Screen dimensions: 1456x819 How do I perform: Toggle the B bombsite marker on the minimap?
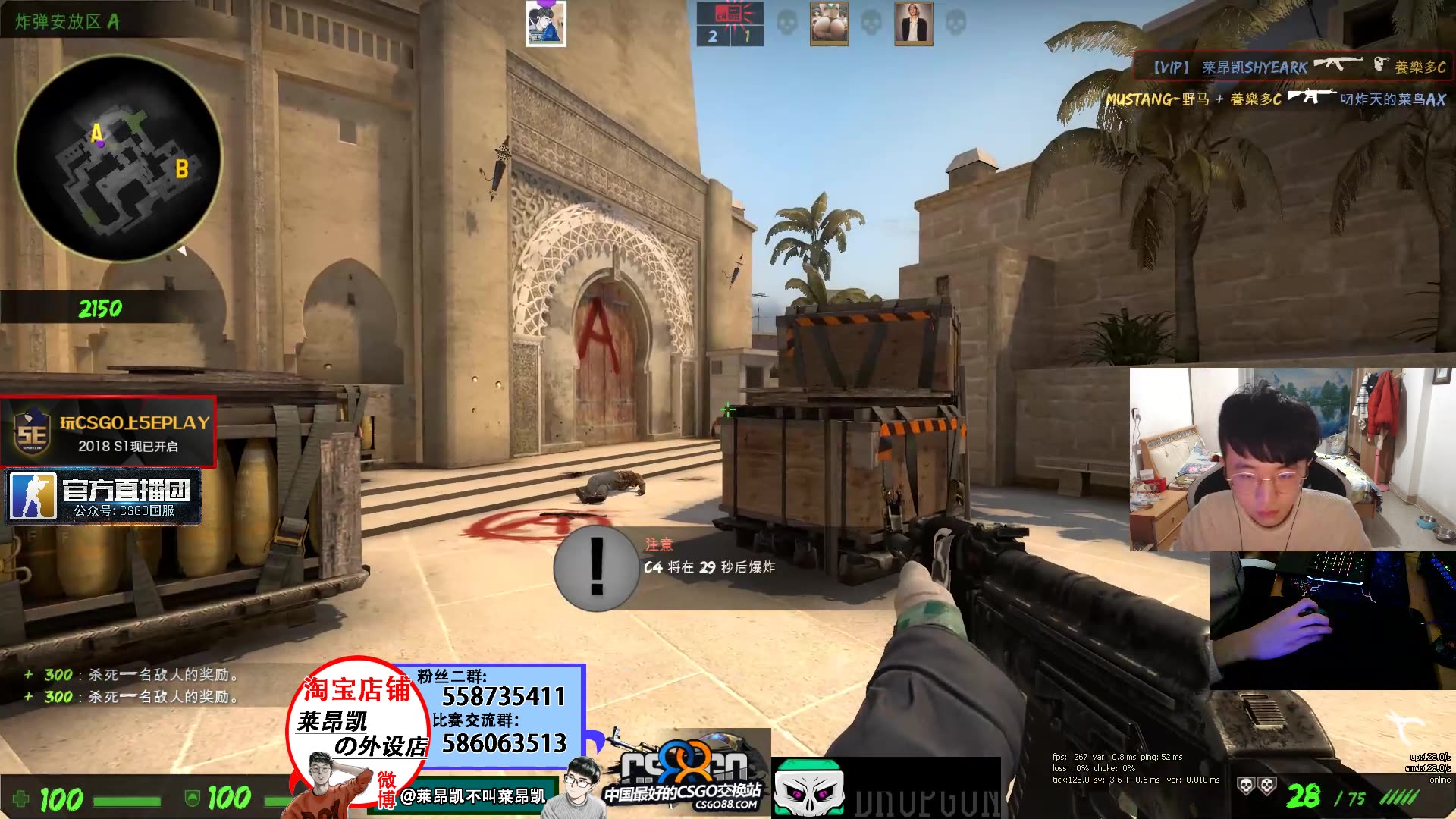pos(181,168)
